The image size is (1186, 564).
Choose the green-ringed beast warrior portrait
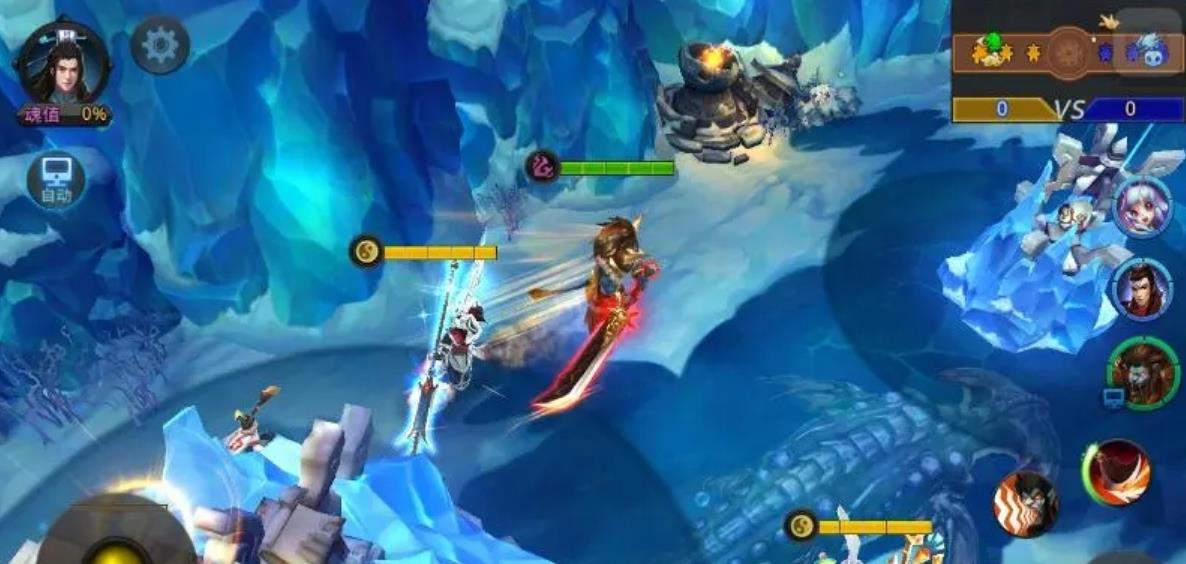pos(1143,371)
